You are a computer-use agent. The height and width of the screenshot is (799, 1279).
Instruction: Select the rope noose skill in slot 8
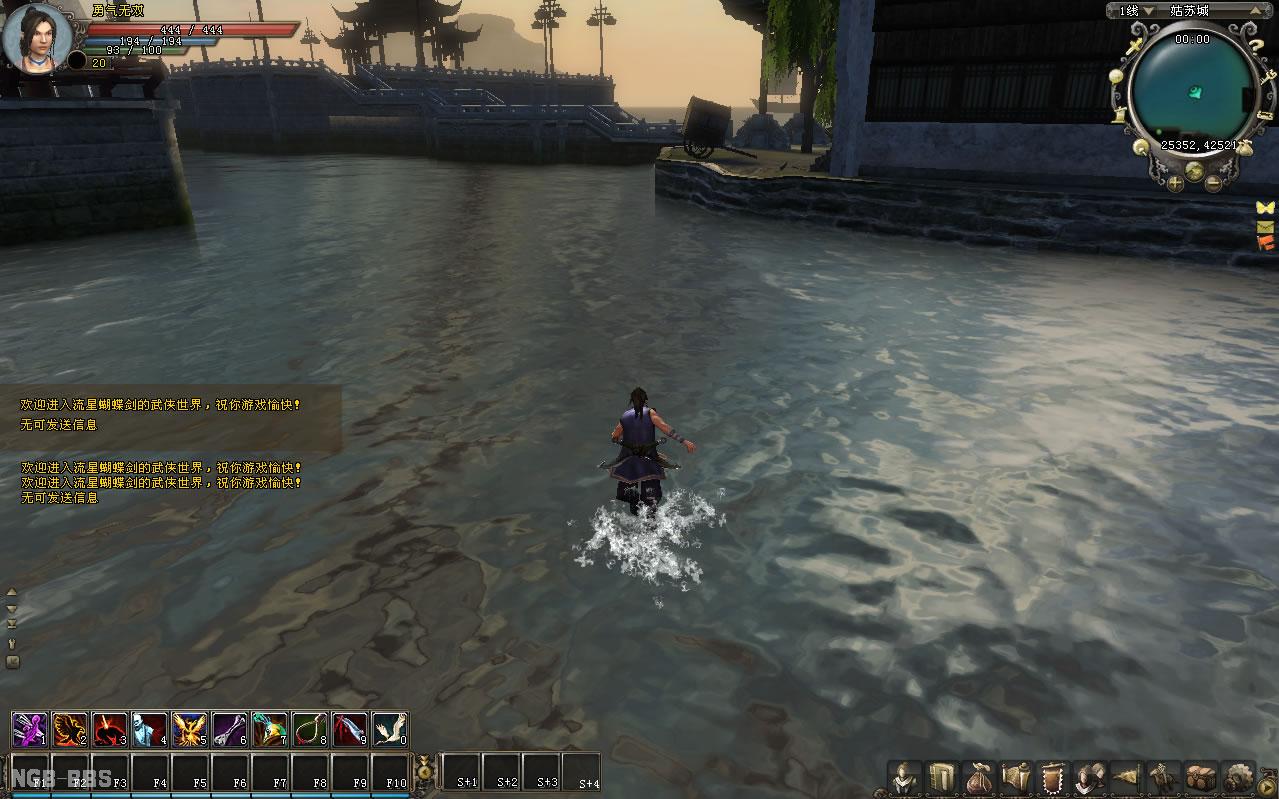point(309,729)
